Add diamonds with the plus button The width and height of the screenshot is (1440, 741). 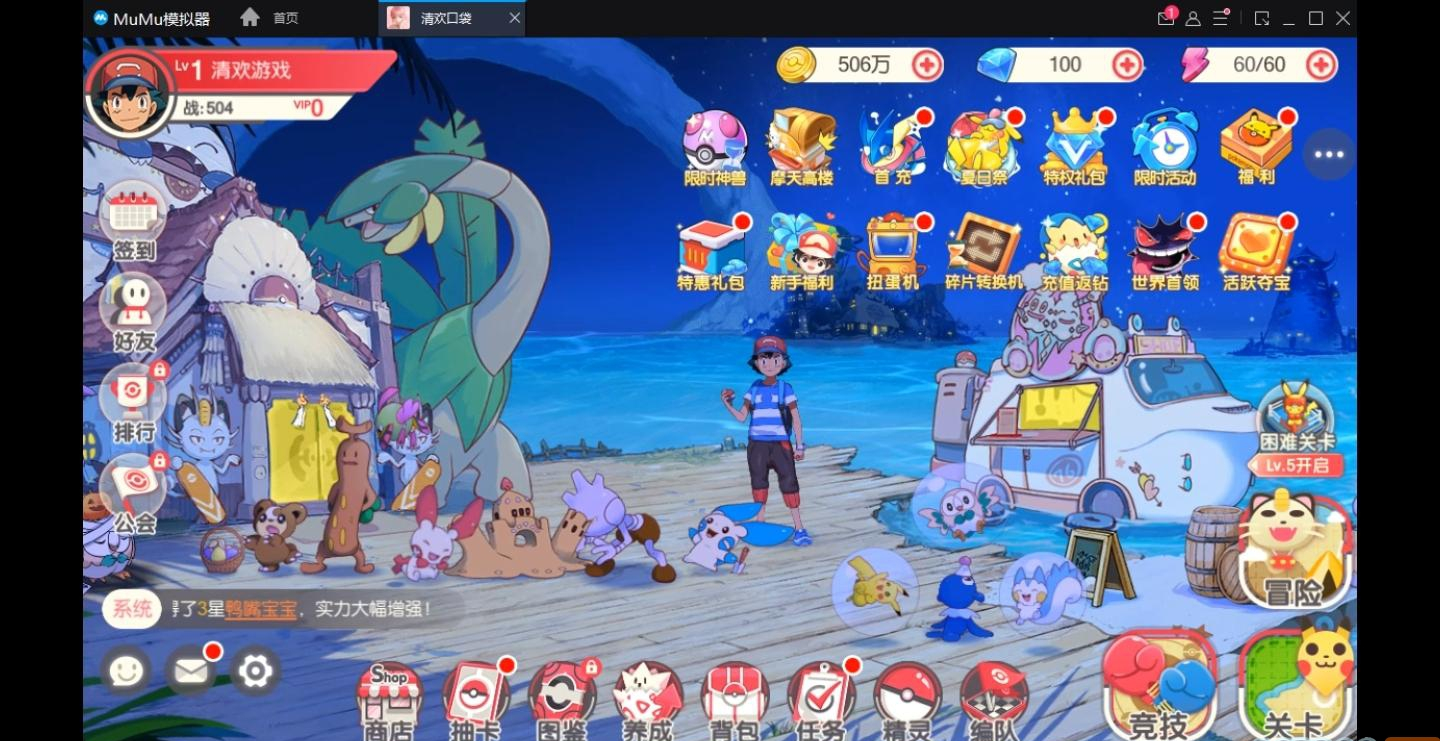(1127, 65)
